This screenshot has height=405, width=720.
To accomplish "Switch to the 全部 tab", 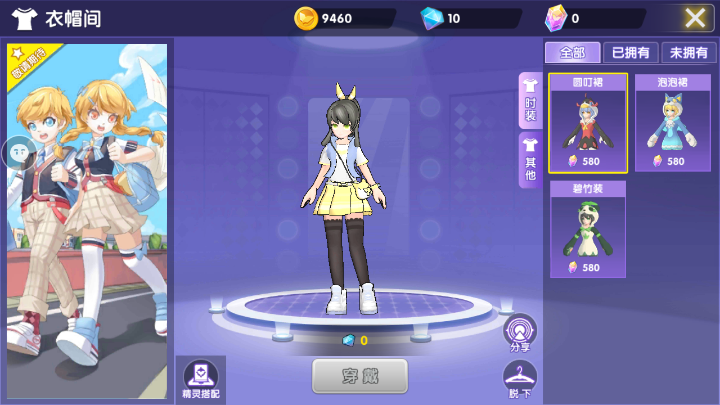I will [572, 53].
